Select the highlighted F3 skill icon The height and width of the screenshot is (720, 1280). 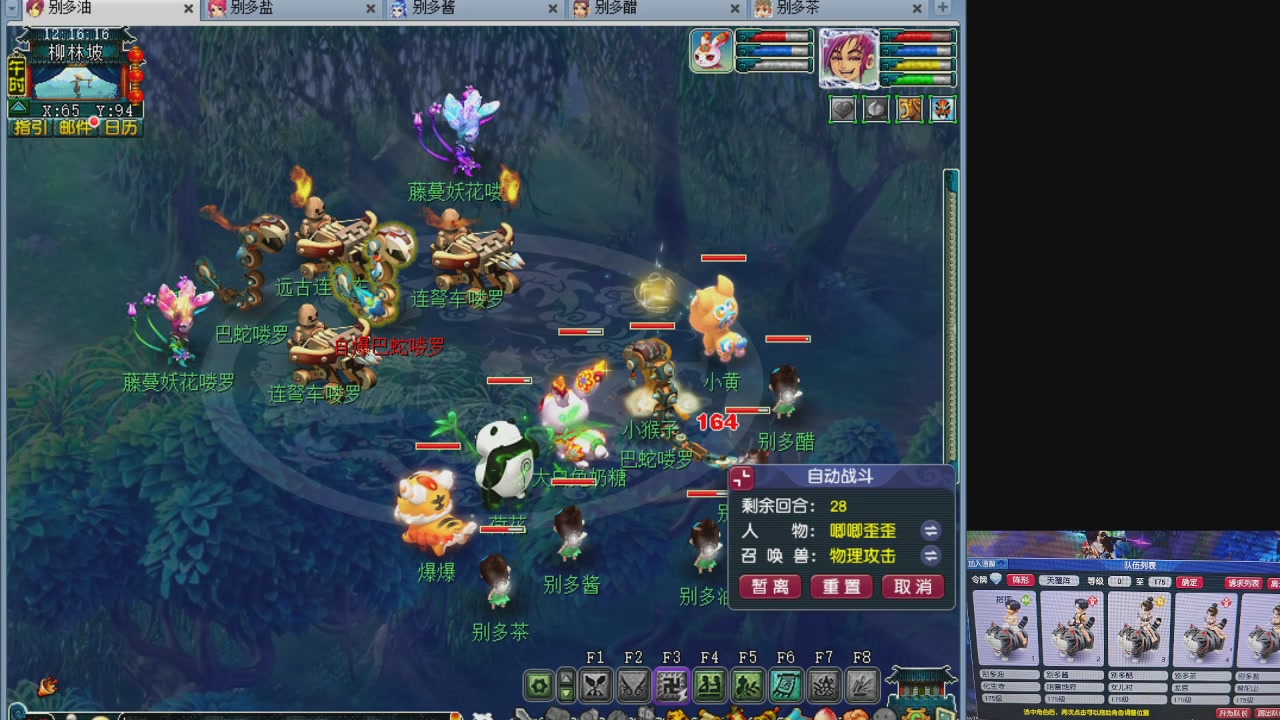[672, 685]
